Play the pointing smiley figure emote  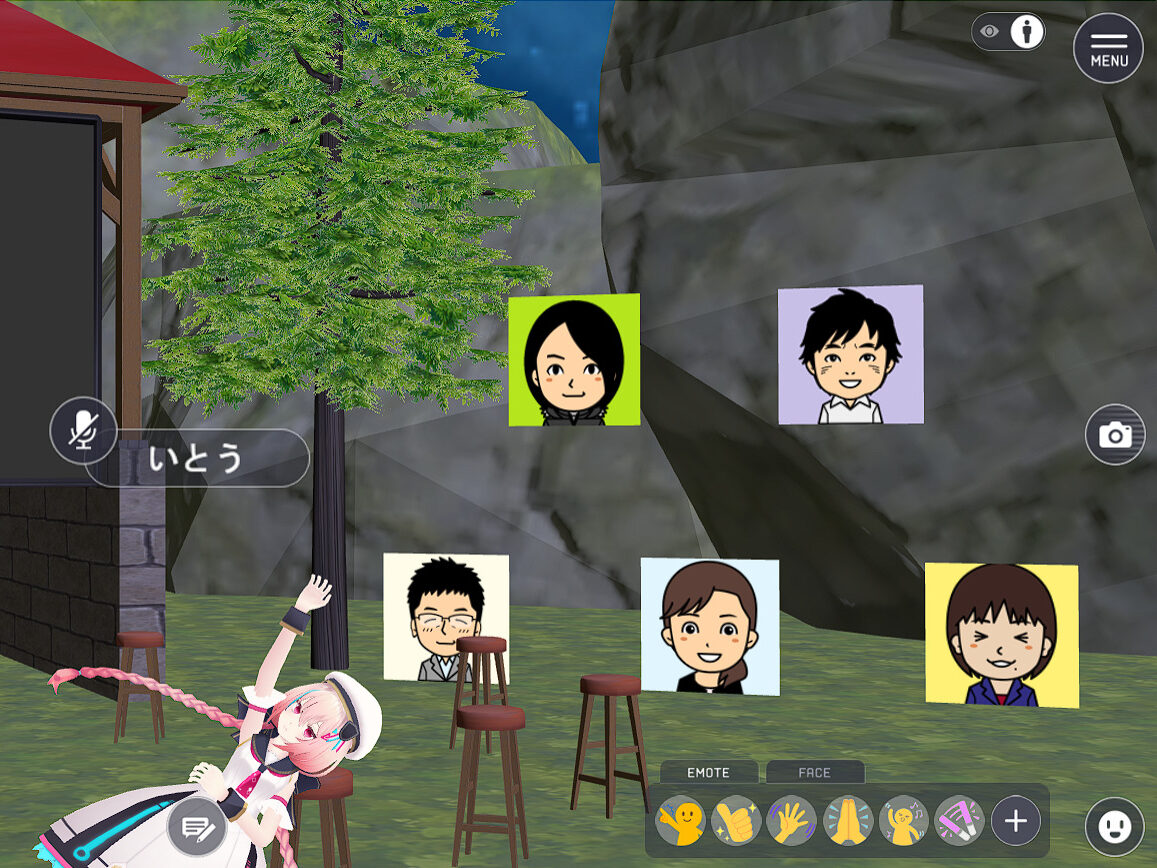680,822
